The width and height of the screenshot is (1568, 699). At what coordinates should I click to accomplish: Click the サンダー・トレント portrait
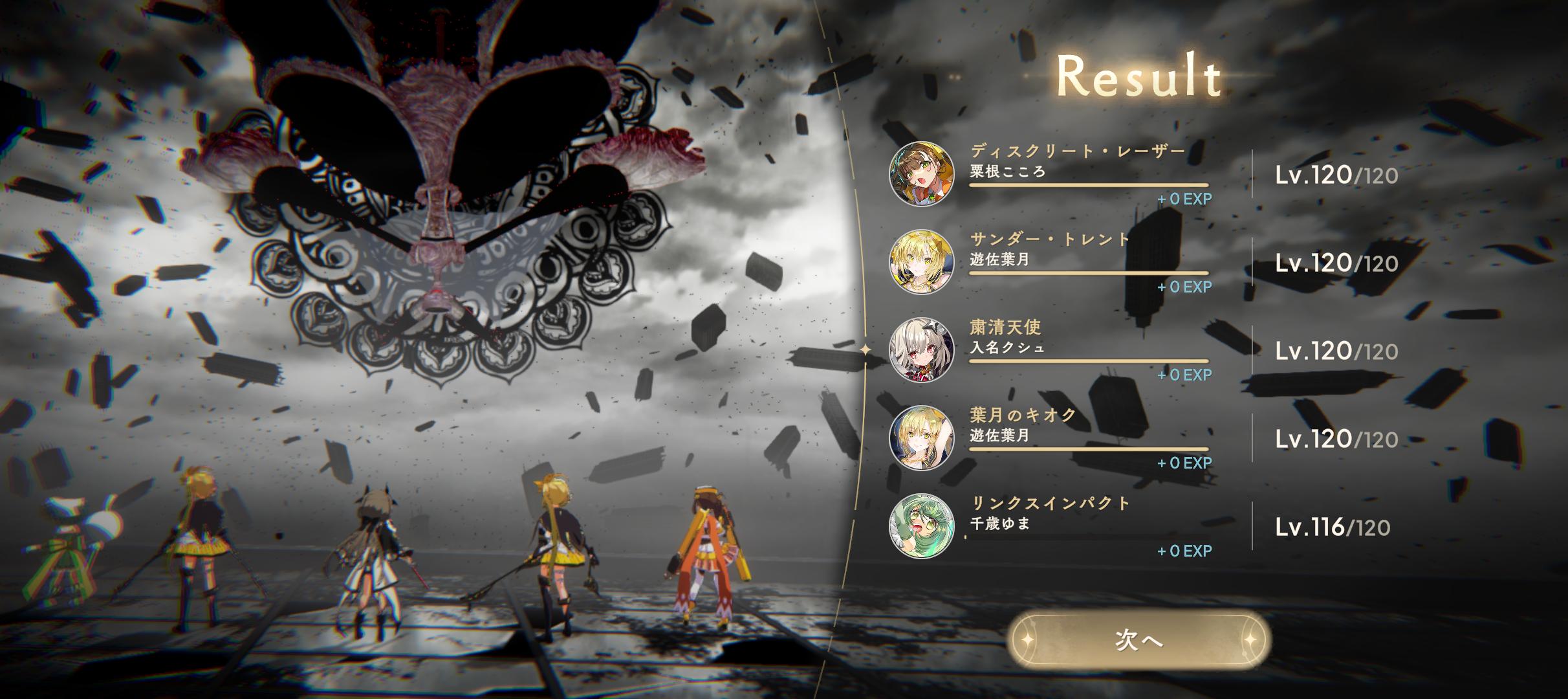click(921, 261)
